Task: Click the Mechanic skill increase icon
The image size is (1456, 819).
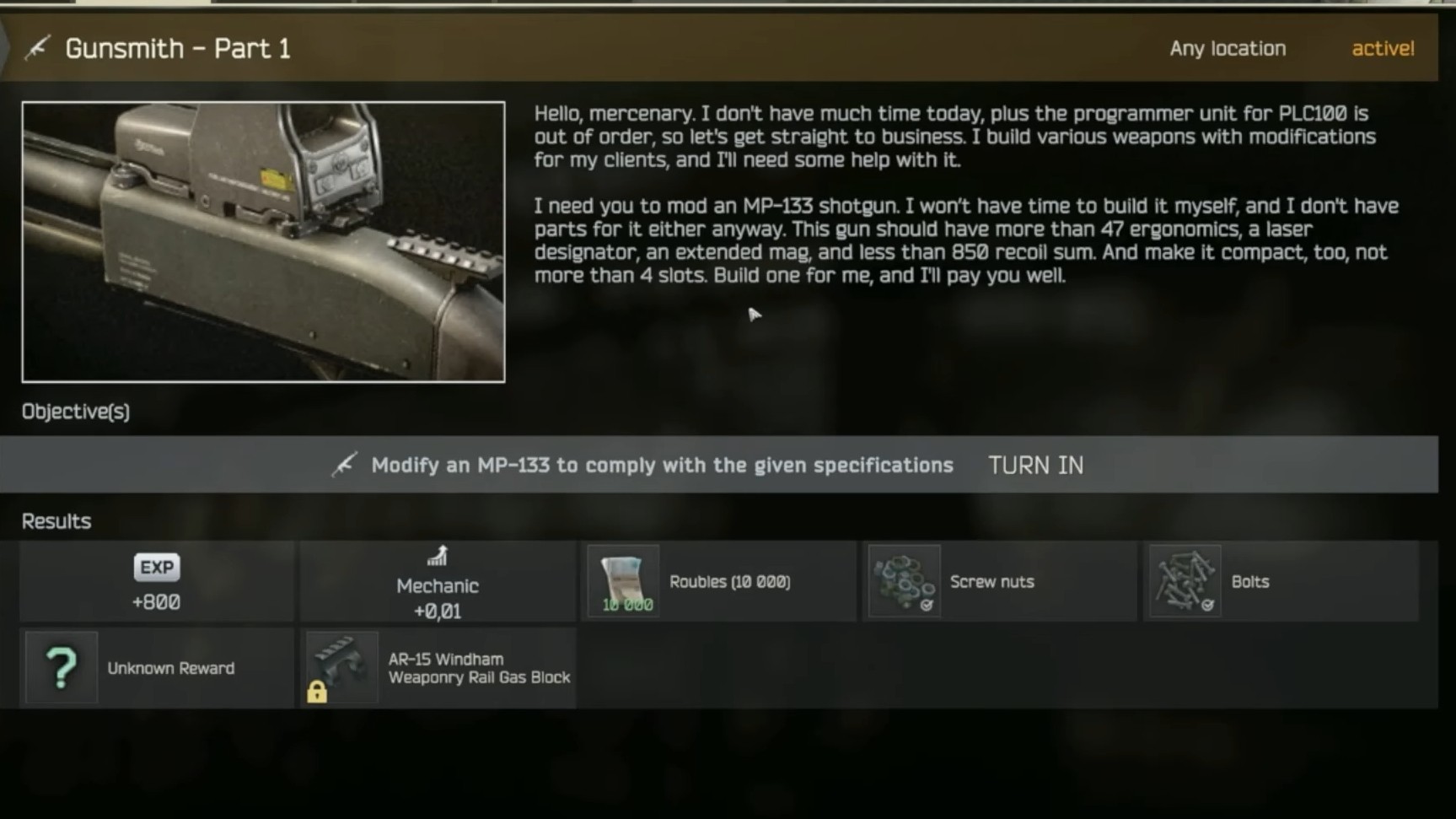Action: [437, 557]
